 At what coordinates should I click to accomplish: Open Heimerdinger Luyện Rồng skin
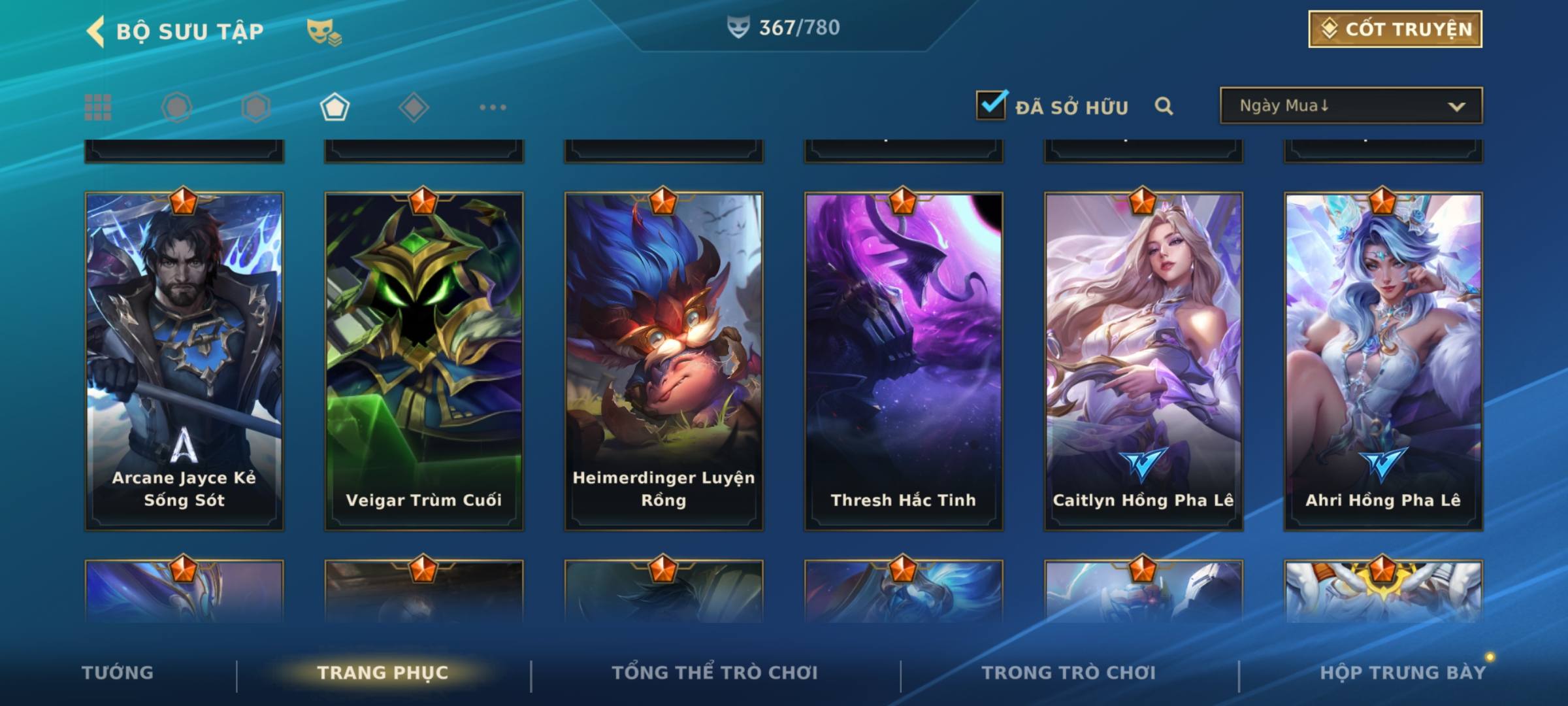point(664,360)
